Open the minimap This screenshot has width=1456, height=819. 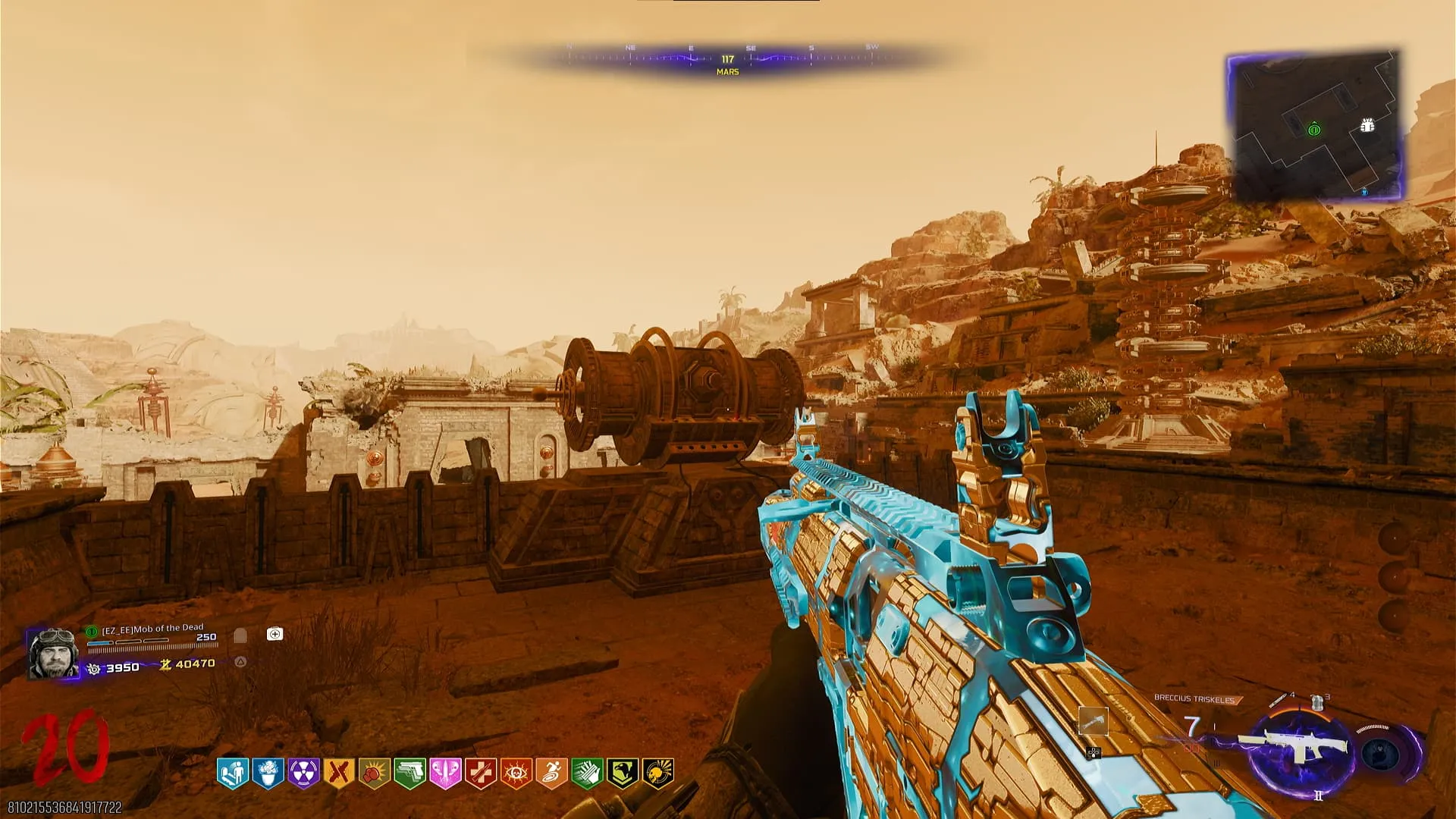1316,127
